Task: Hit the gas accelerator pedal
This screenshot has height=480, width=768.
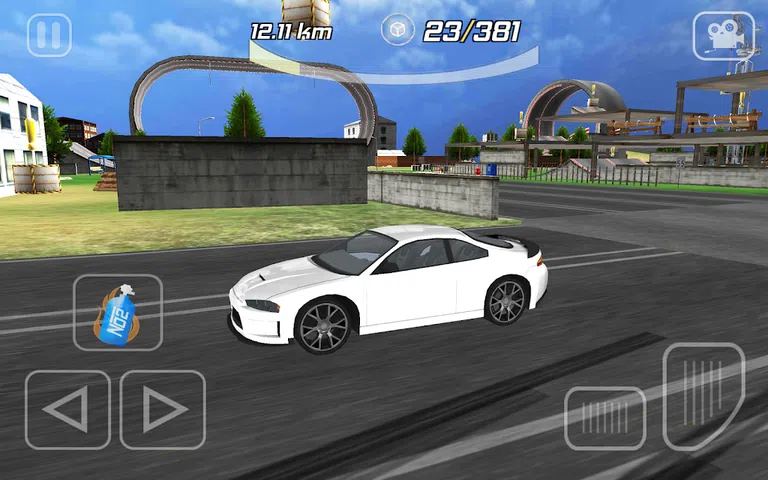Action: click(x=703, y=395)
